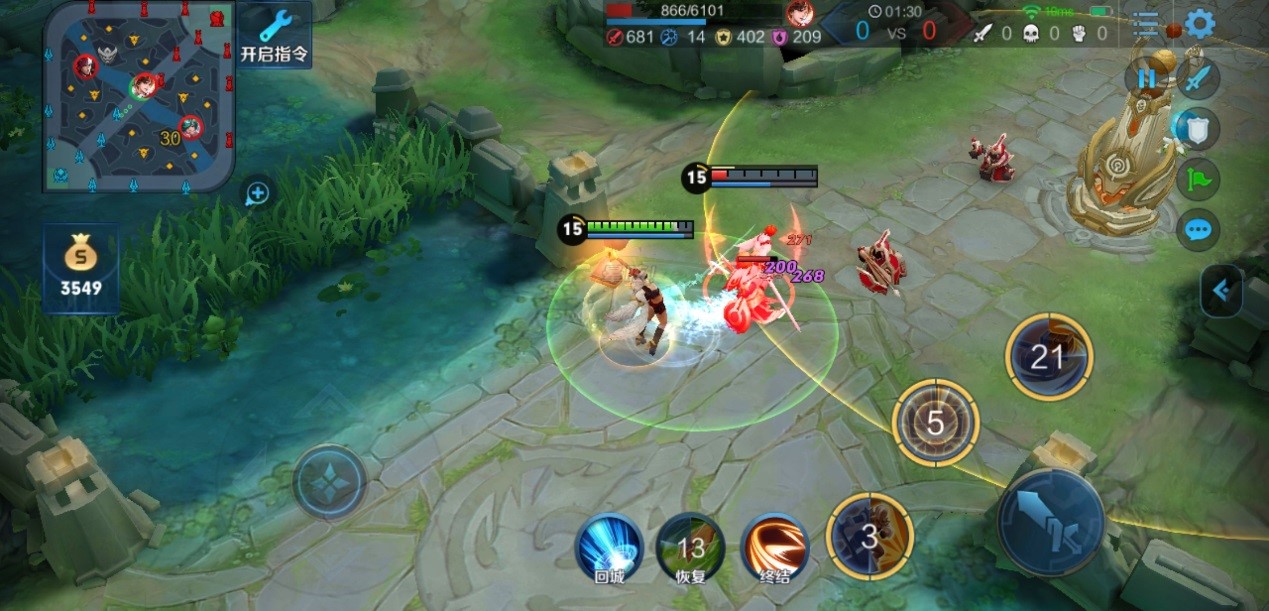Open the 开启指令 command button
The width and height of the screenshot is (1269, 611).
coord(273,35)
